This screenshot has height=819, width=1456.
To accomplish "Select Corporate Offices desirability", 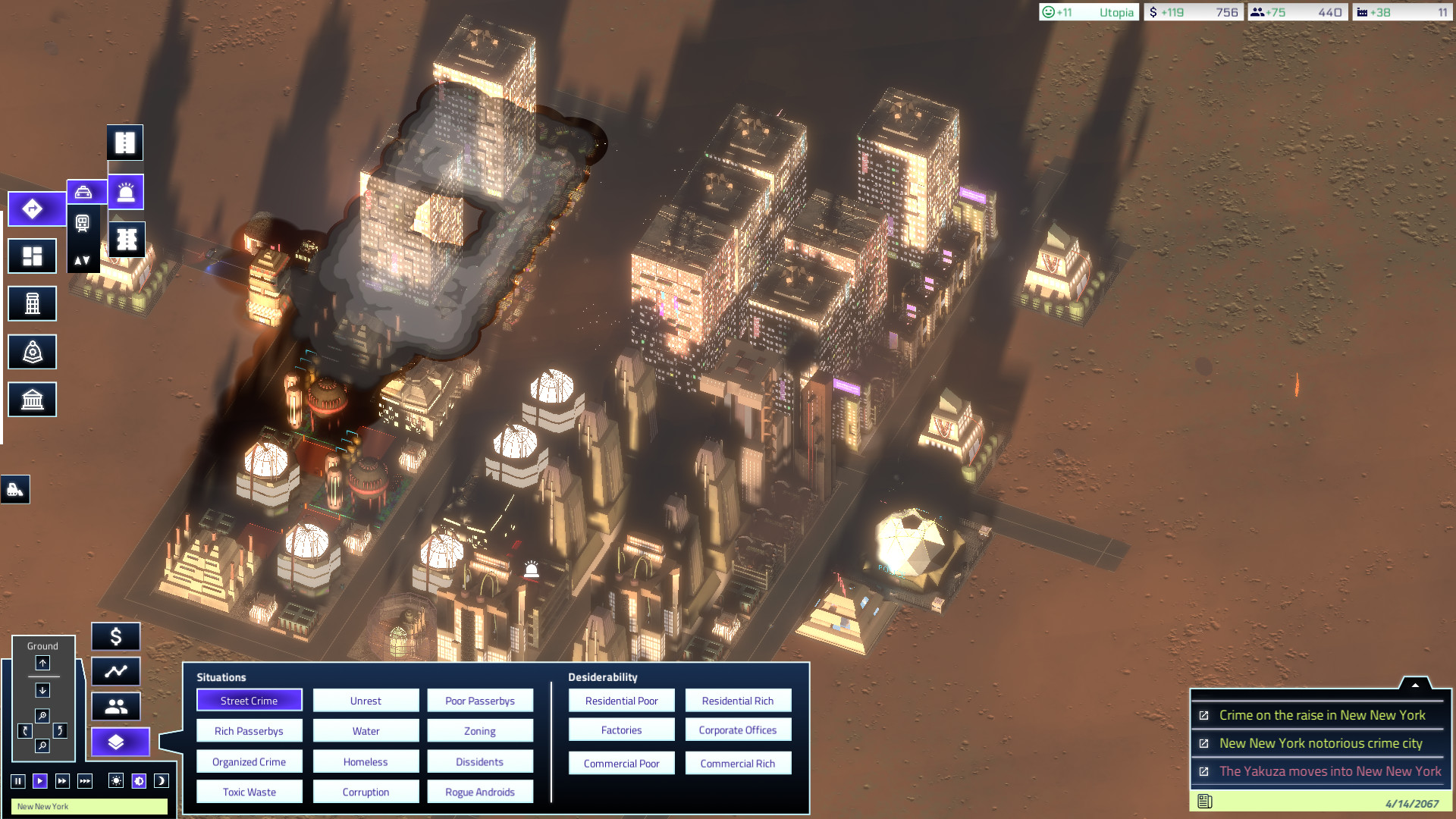I will [x=737, y=730].
